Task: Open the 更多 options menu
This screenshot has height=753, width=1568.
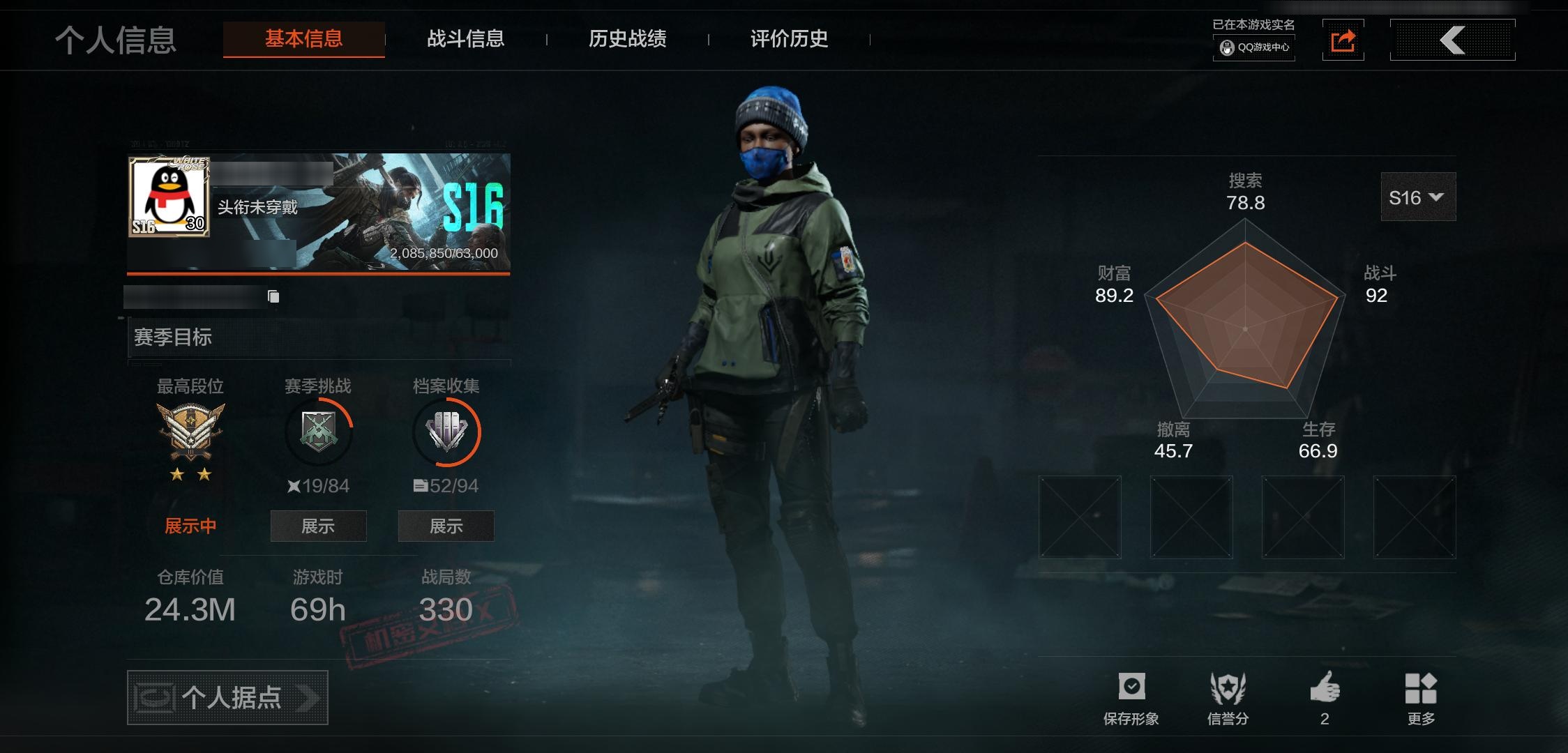Action: point(1421,697)
